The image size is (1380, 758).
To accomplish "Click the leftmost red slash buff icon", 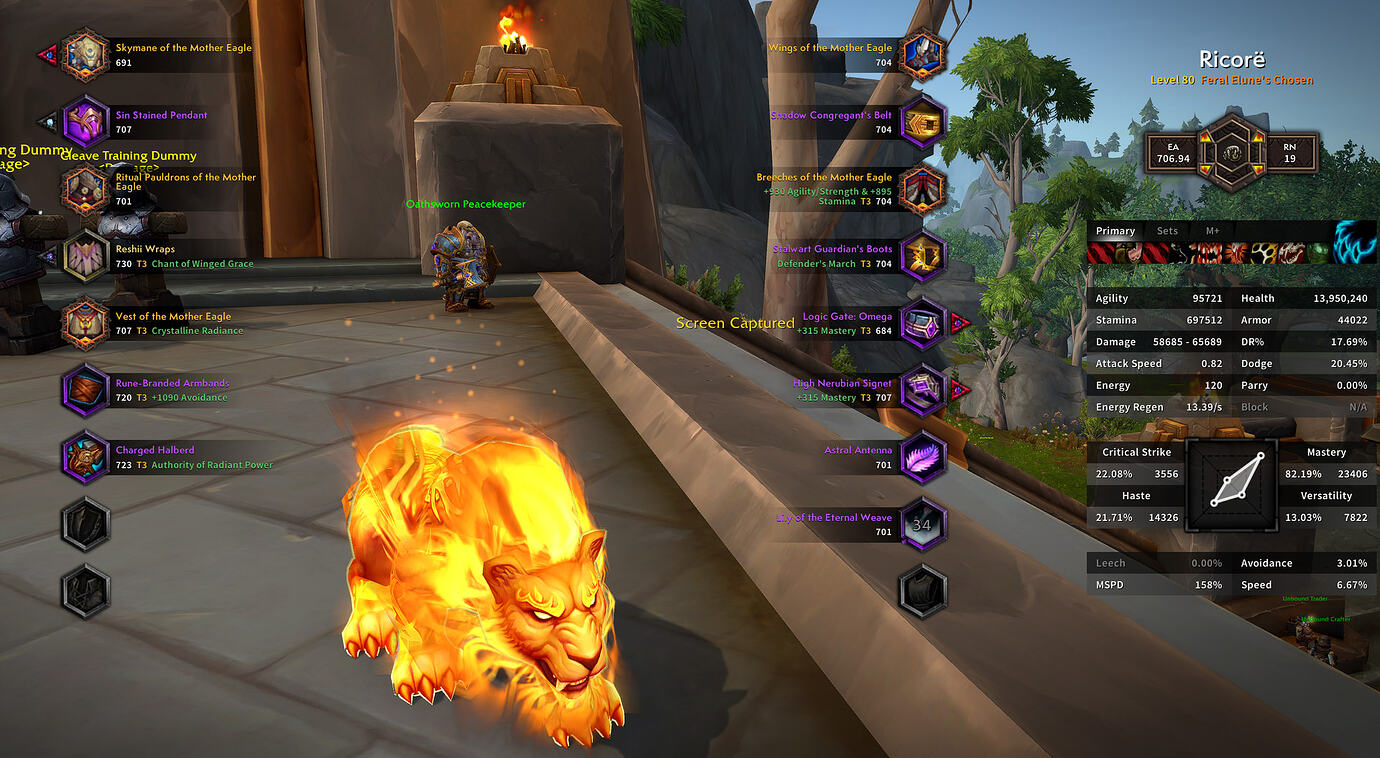I will 1100,253.
